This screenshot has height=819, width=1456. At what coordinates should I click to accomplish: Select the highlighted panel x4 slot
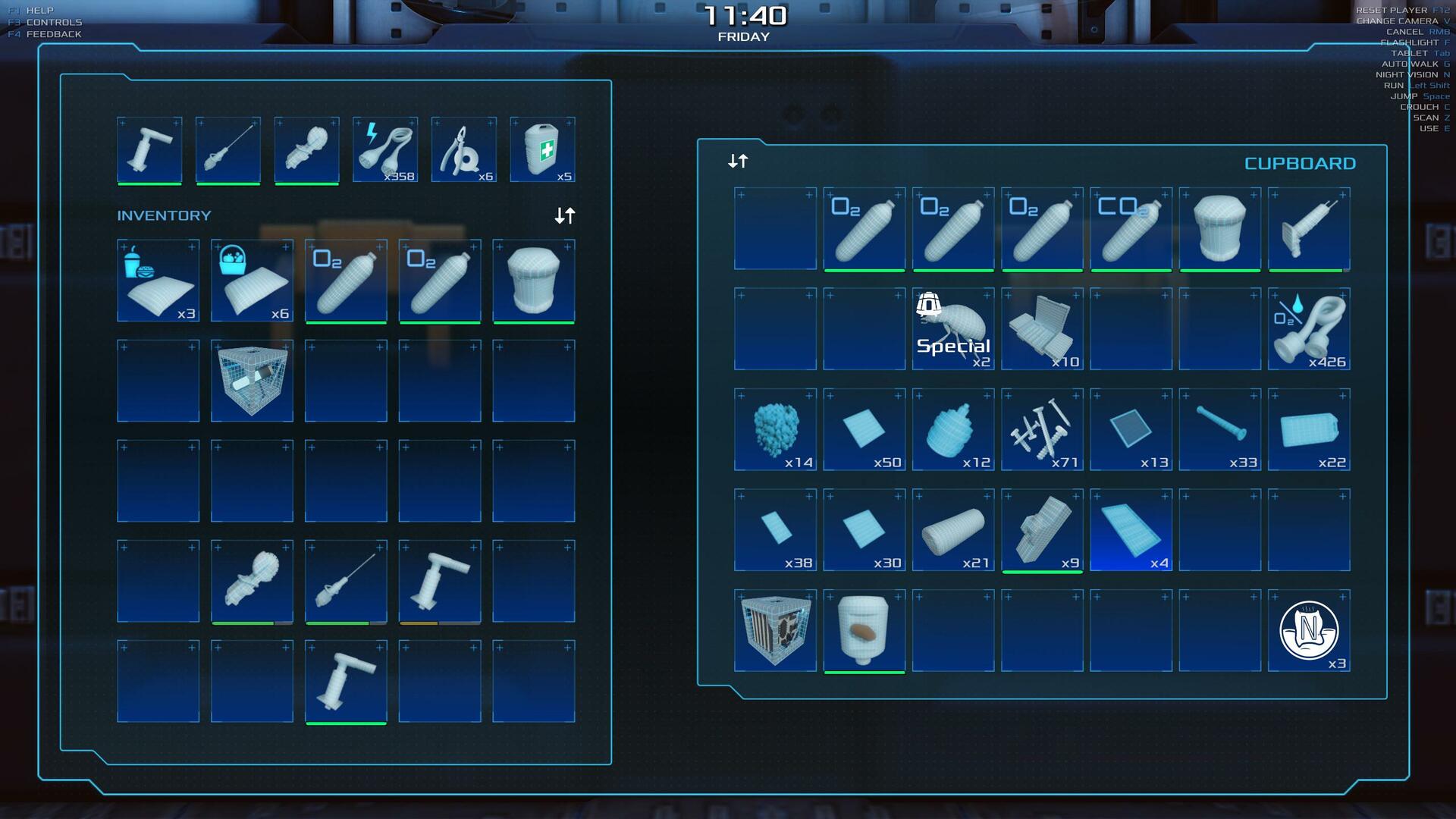pyautogui.click(x=1131, y=529)
